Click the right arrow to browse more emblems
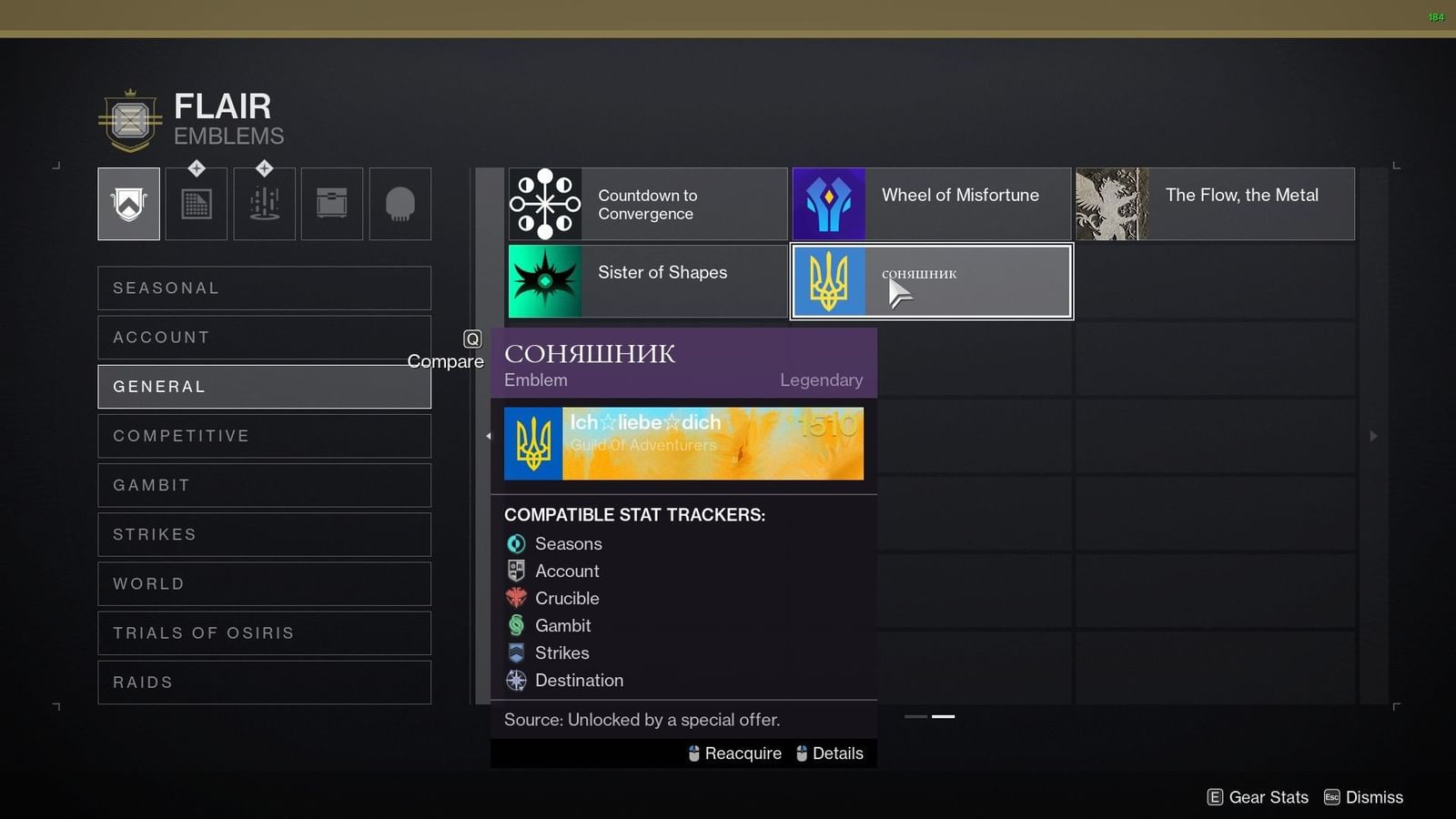This screenshot has width=1456, height=819. [x=1372, y=436]
